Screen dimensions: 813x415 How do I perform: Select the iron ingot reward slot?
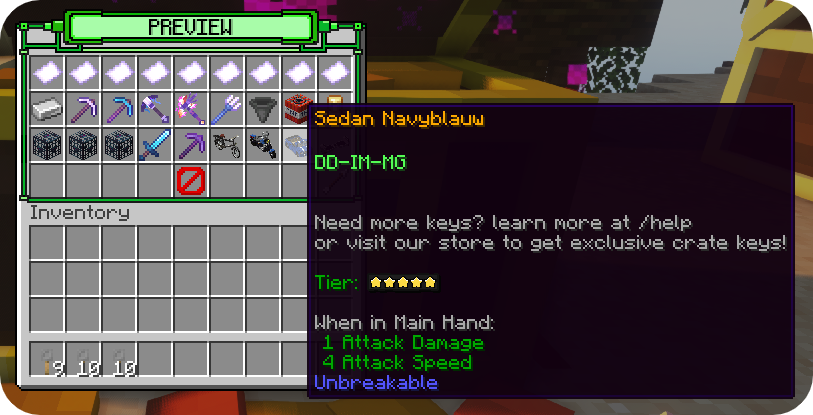(x=47, y=108)
